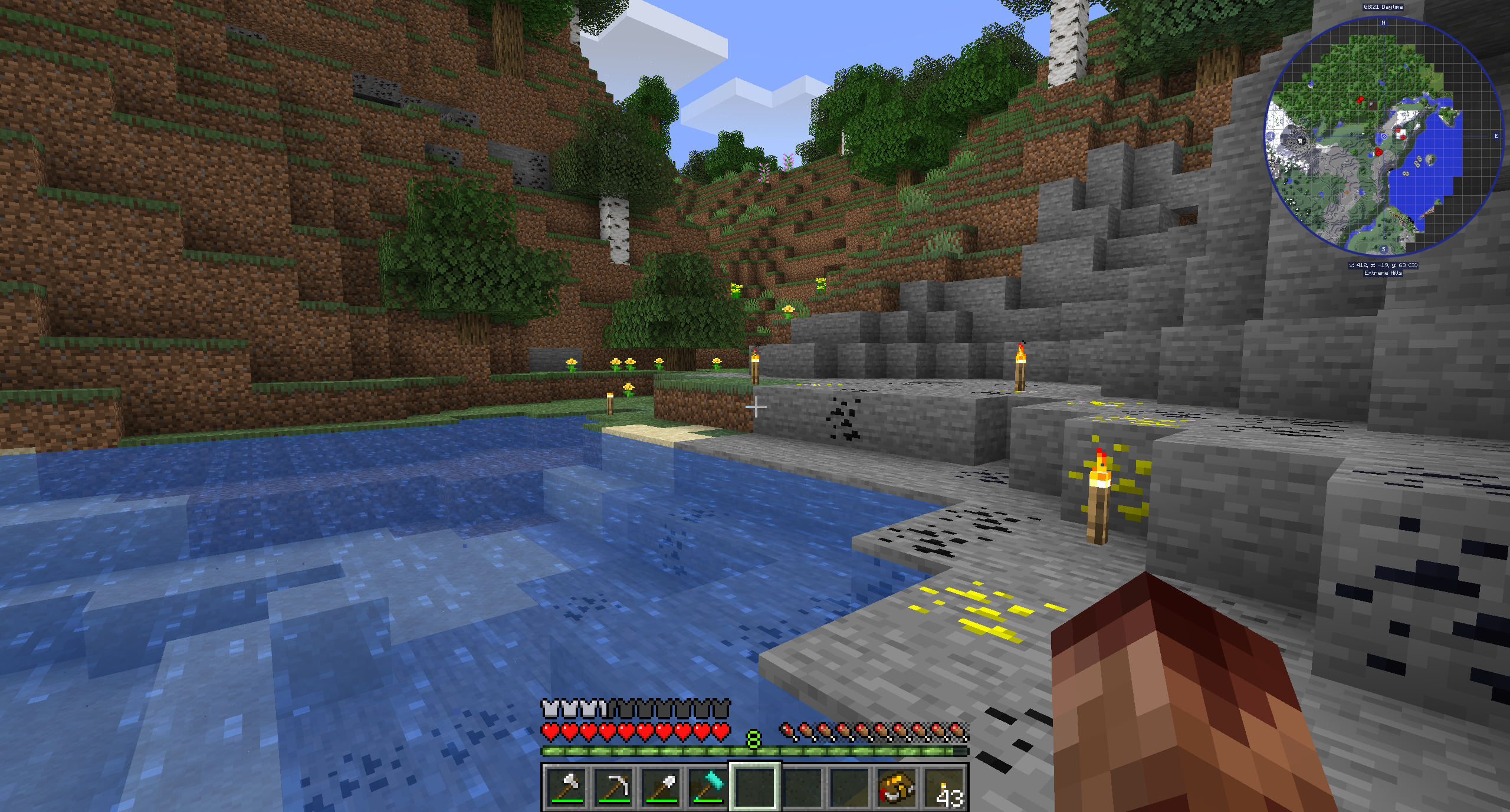Select the iron pickaxe hotbar slot

pyautogui.click(x=613, y=787)
